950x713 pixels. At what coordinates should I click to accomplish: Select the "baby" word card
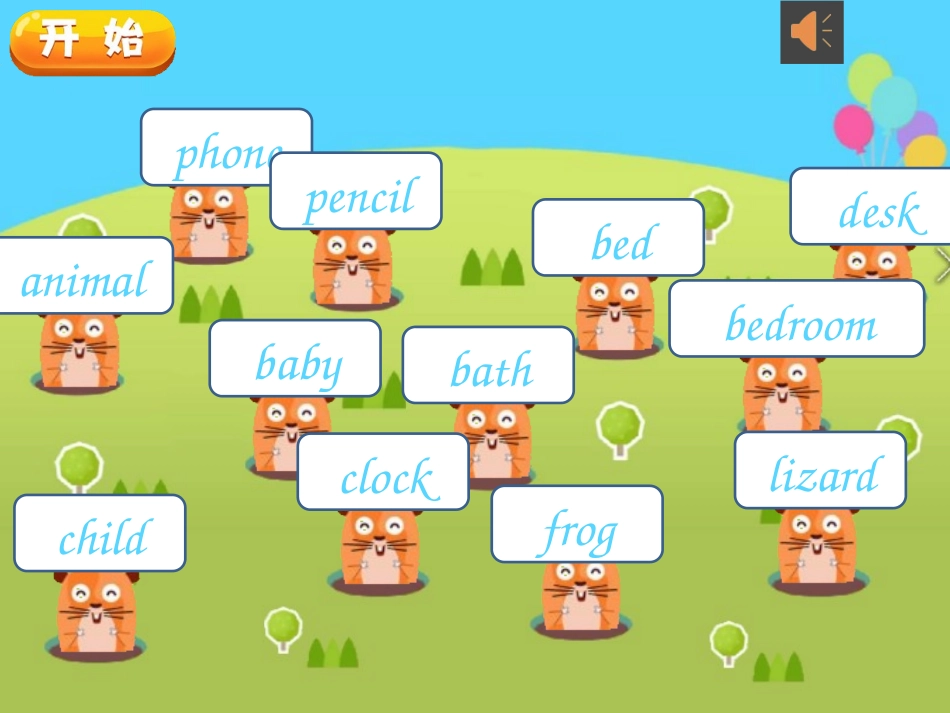[x=295, y=359]
